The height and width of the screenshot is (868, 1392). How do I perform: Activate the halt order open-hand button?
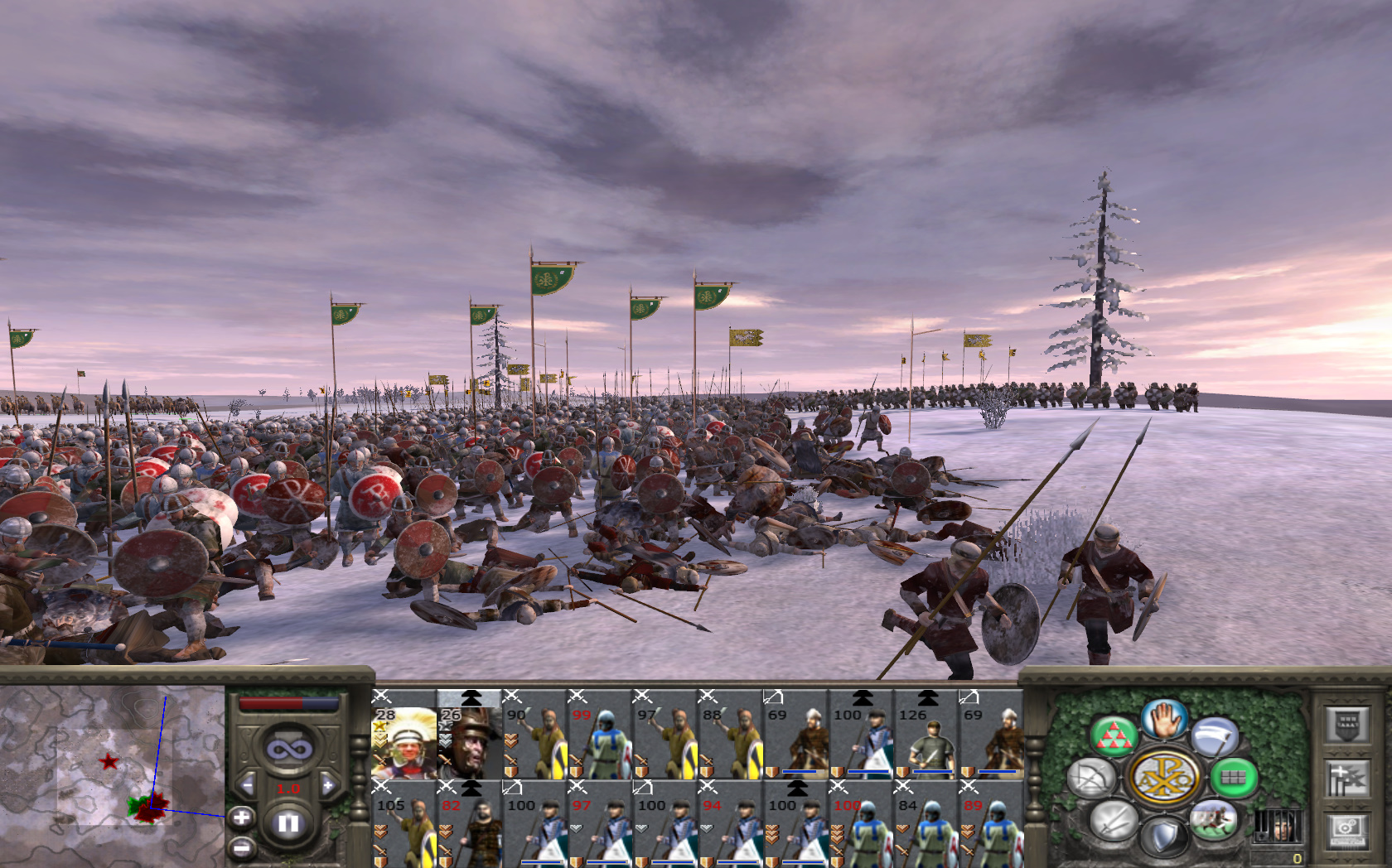(x=1164, y=719)
